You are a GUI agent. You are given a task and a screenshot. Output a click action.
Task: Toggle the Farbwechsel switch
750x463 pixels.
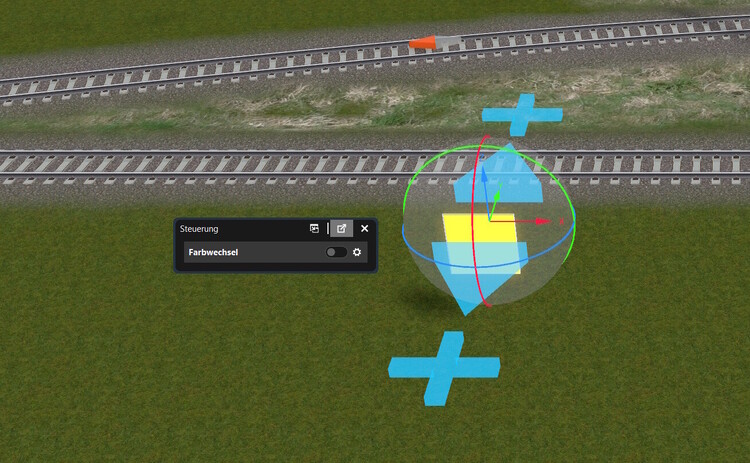(x=336, y=252)
